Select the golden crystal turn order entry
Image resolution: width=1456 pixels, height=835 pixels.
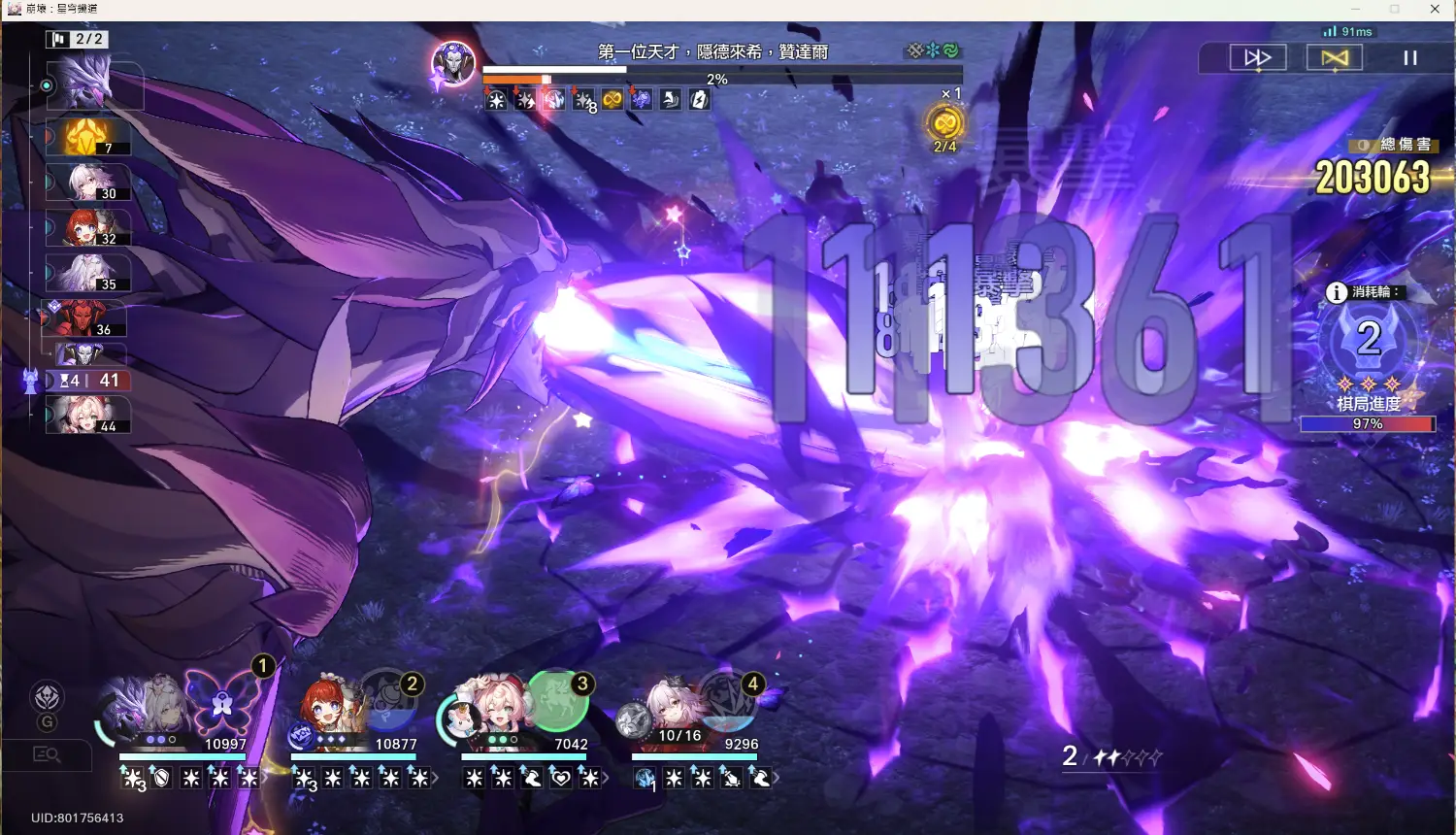(x=87, y=137)
